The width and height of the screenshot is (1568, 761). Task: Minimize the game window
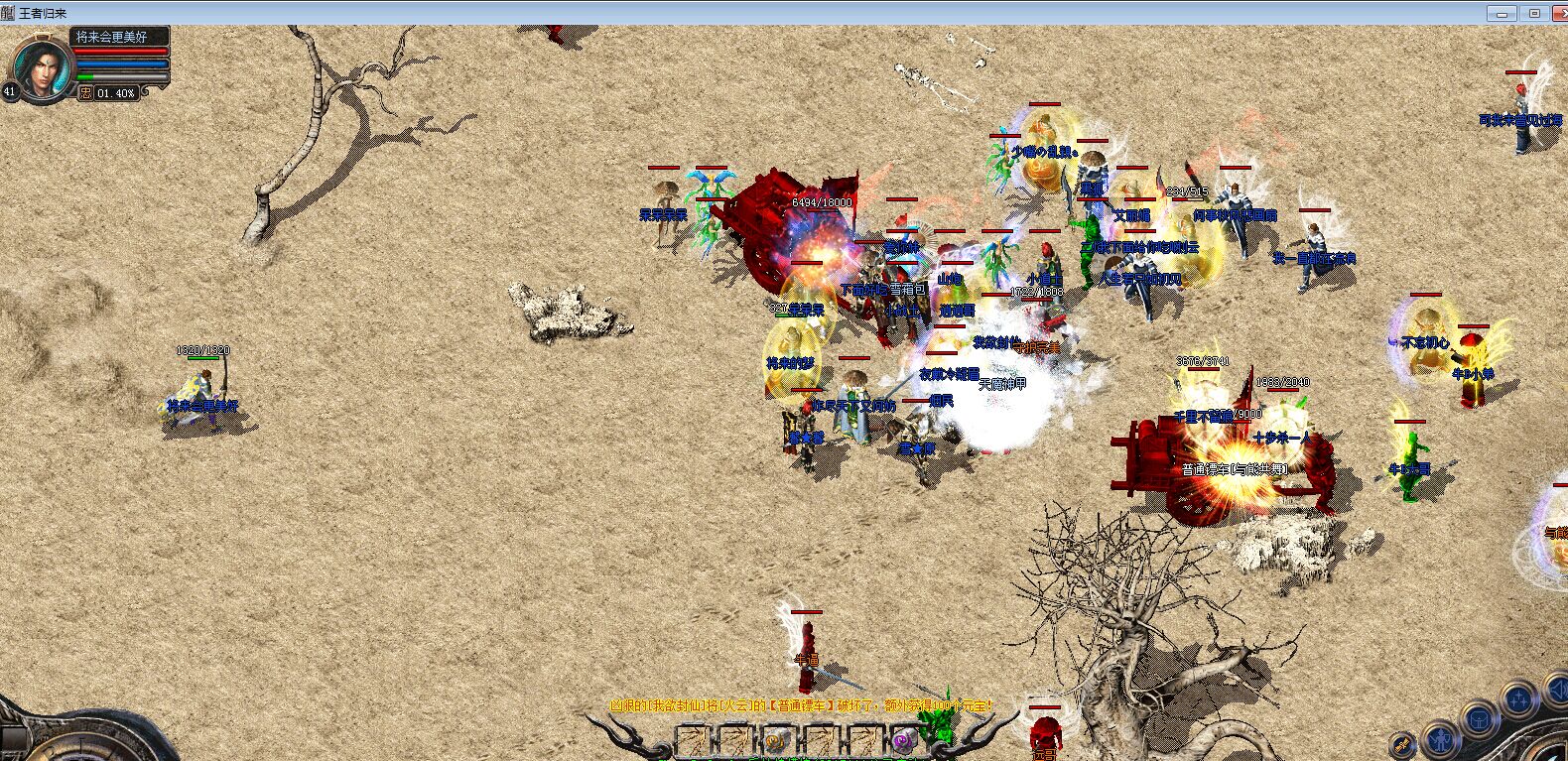[x=1502, y=13]
